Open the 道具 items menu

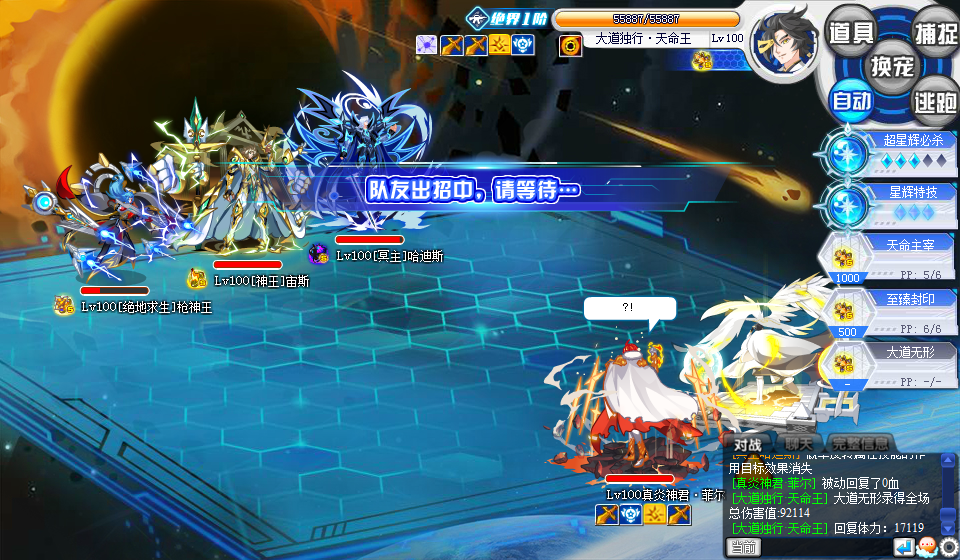[851, 32]
